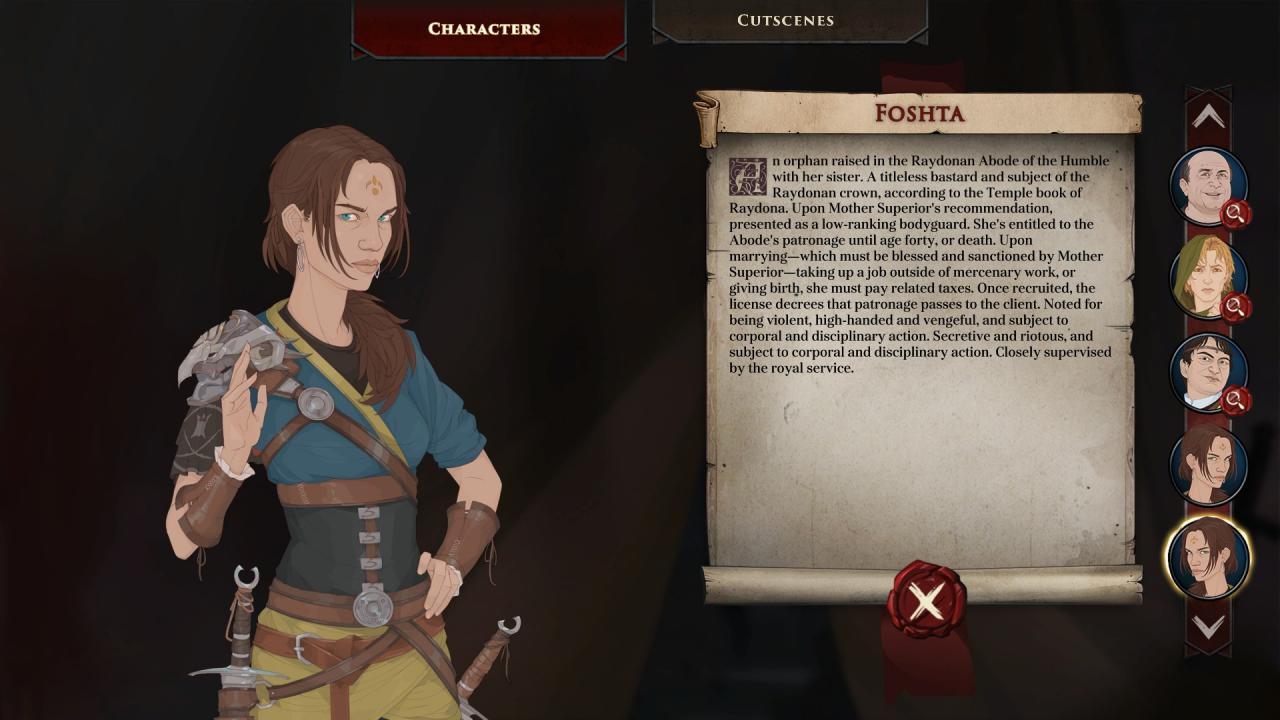Open the Cutscenes tab
This screenshot has width=1280, height=720.
click(785, 20)
